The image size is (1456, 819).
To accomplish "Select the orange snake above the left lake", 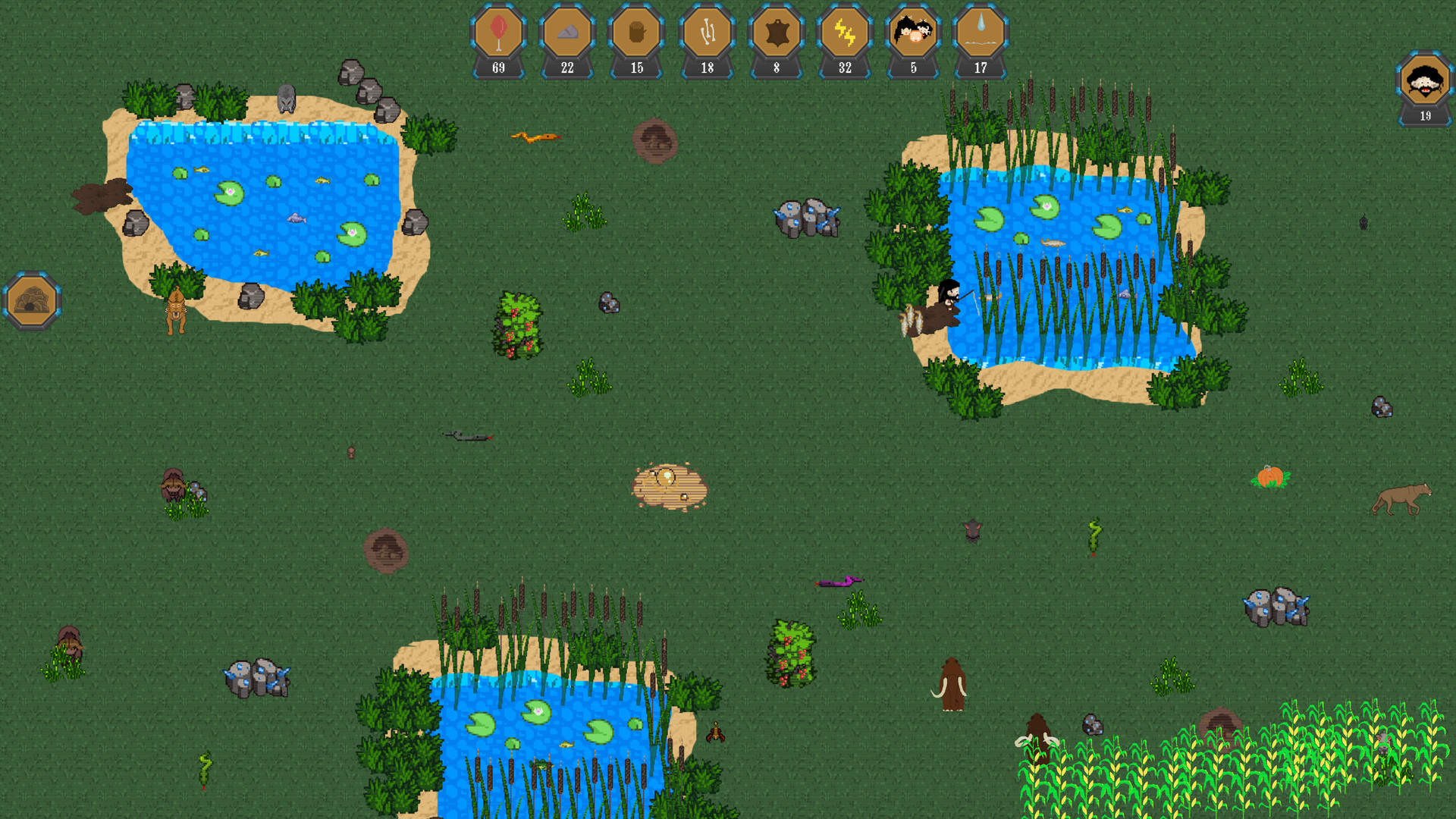I will (x=535, y=136).
